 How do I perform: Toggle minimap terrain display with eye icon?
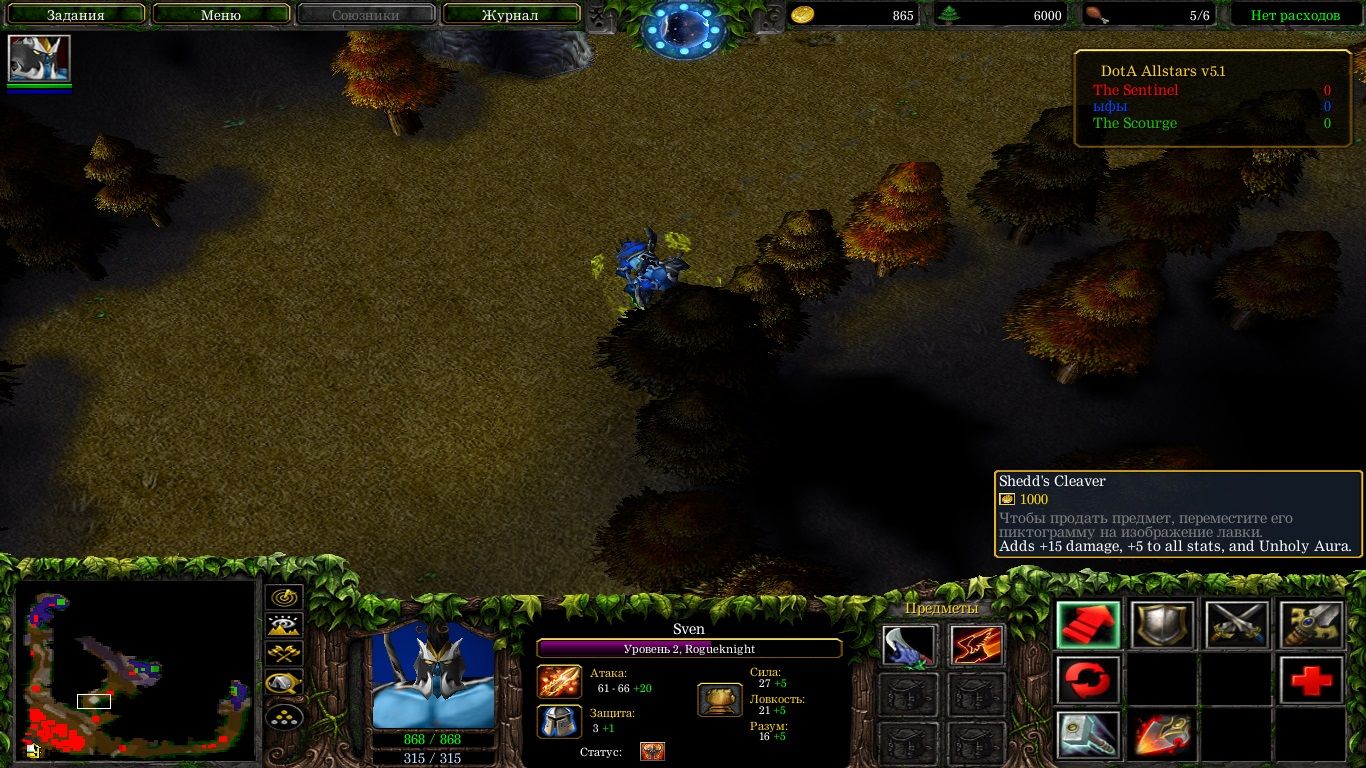tap(285, 626)
